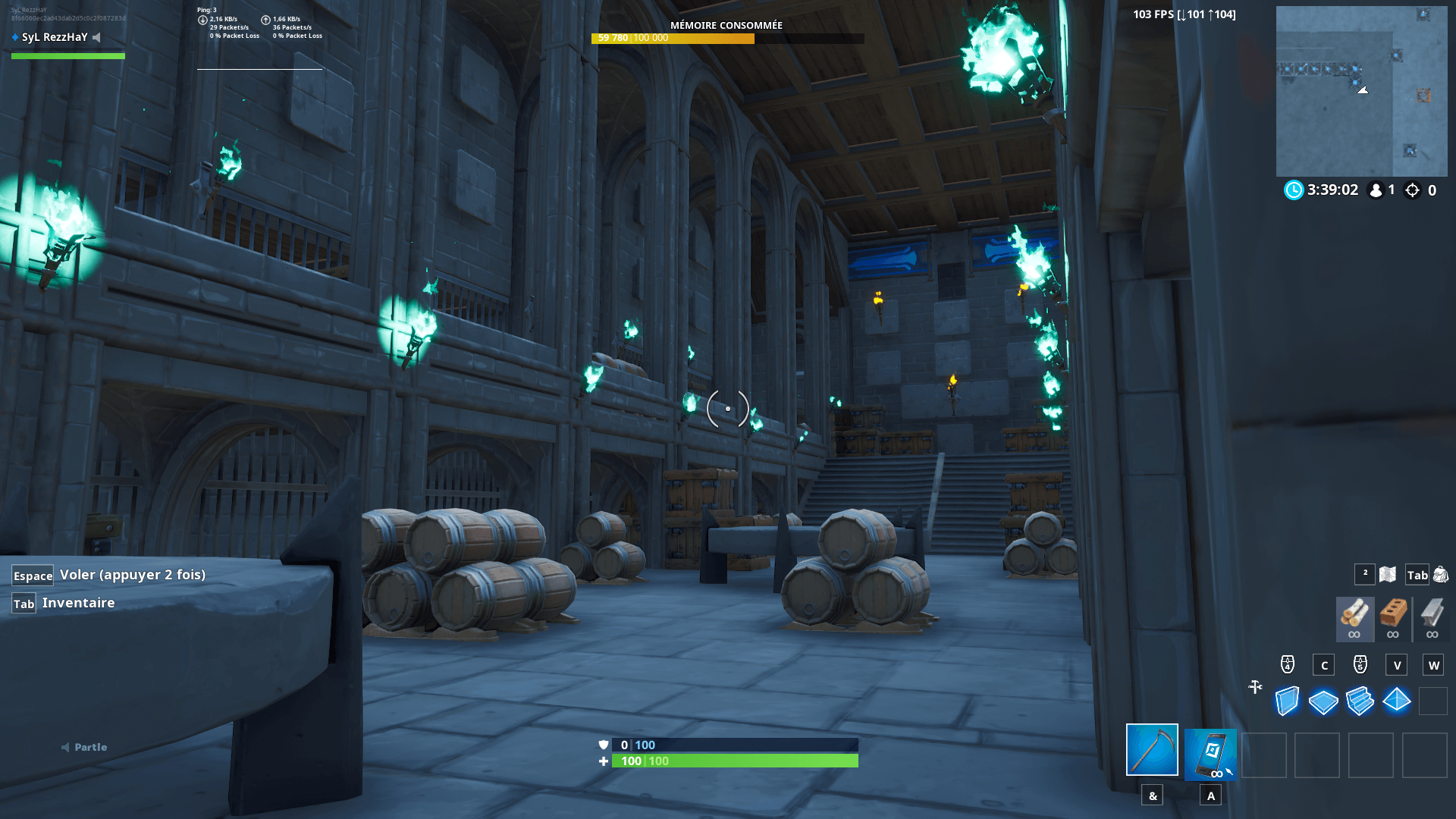This screenshot has height=819, width=1456.
Task: Open Inventaire via the Tab prompt
Action: click(x=25, y=603)
